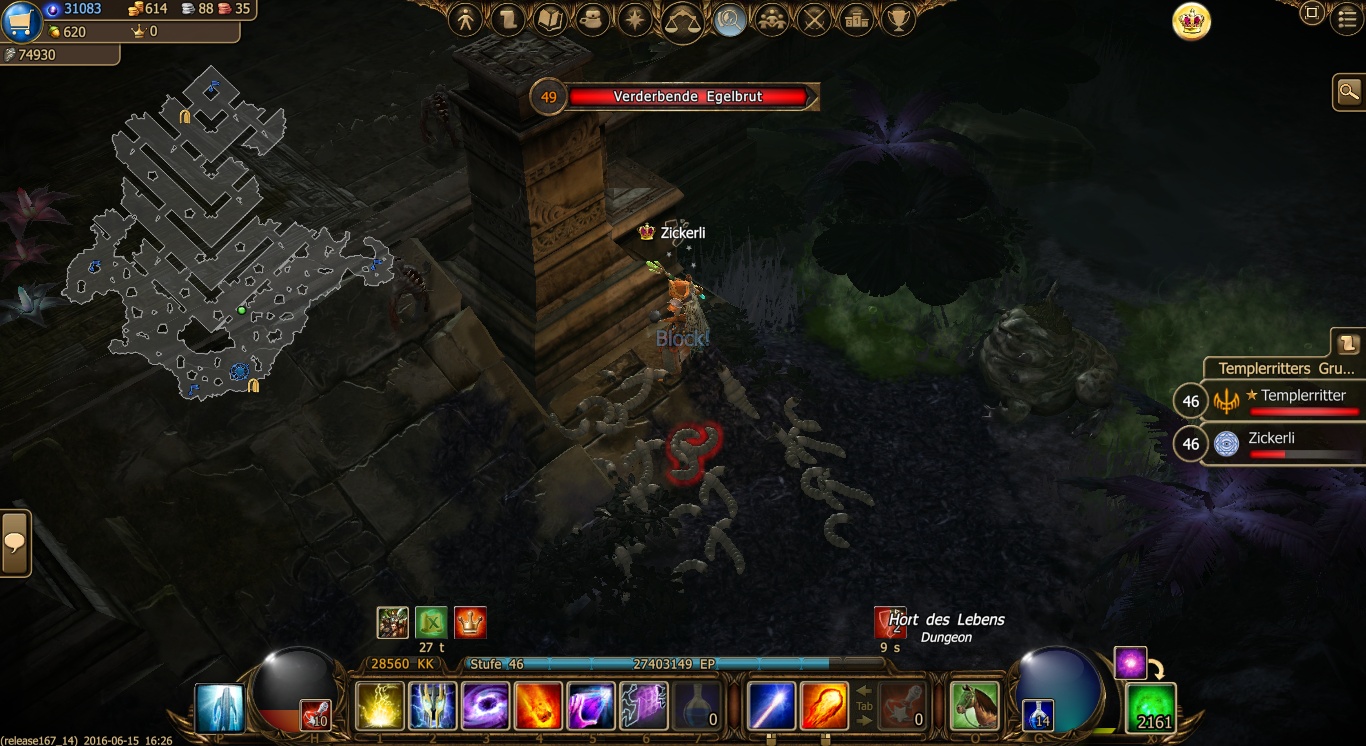1366x746 pixels.
Task: Open the crossed swords PvP icon
Action: (814, 19)
